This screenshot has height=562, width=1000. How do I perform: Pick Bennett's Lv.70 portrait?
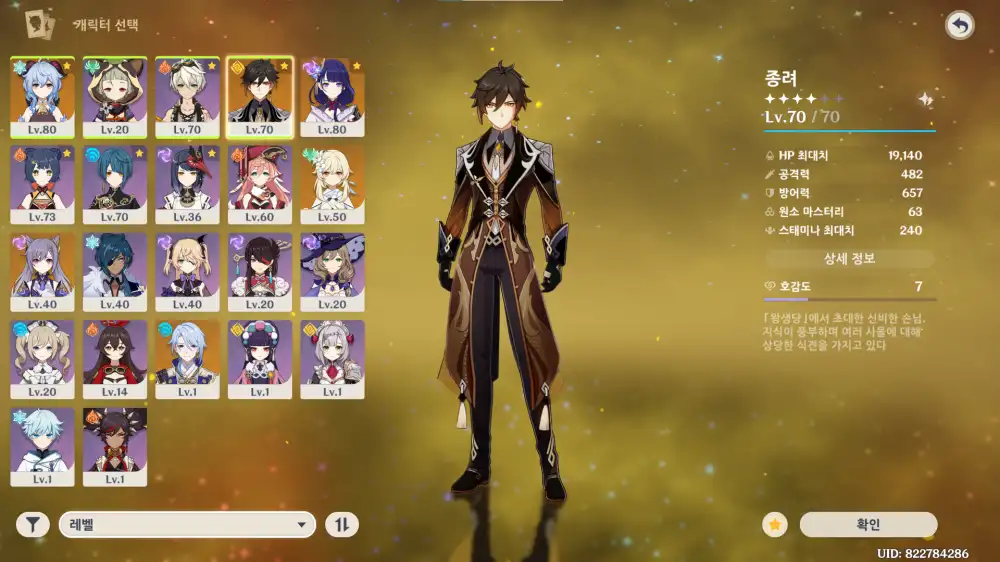(187, 96)
